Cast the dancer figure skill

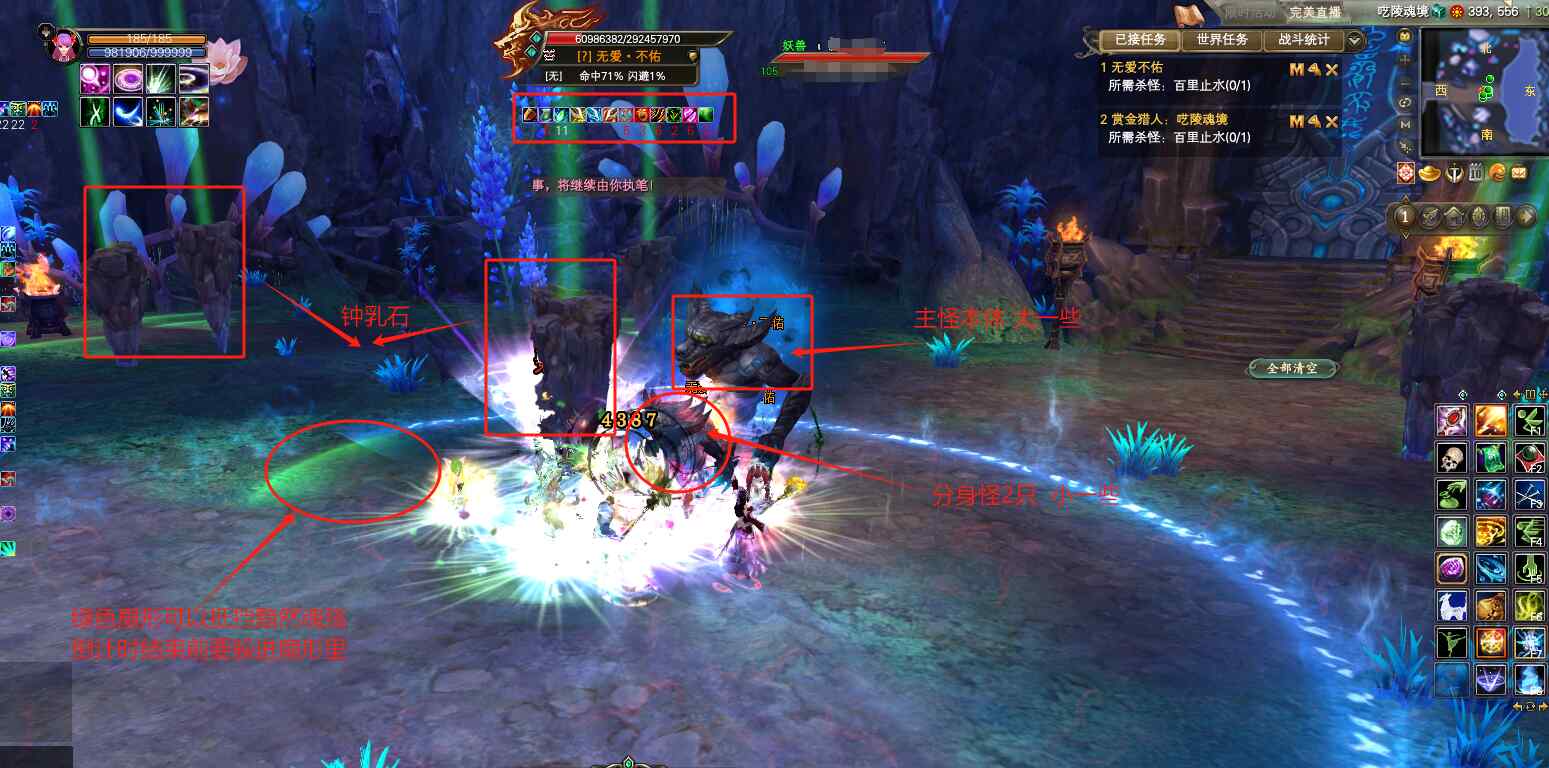[1452, 643]
